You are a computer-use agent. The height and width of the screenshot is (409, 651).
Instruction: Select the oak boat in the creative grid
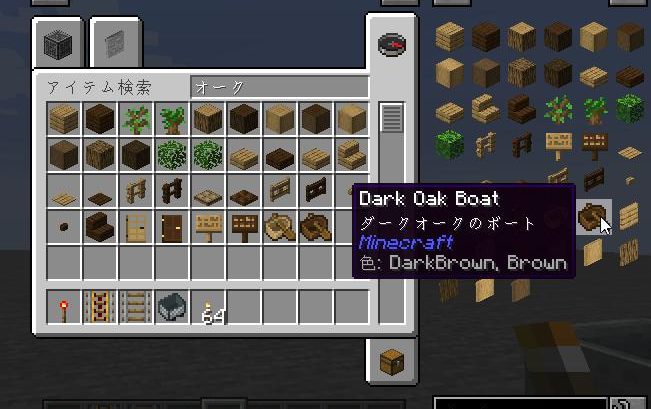pos(279,228)
